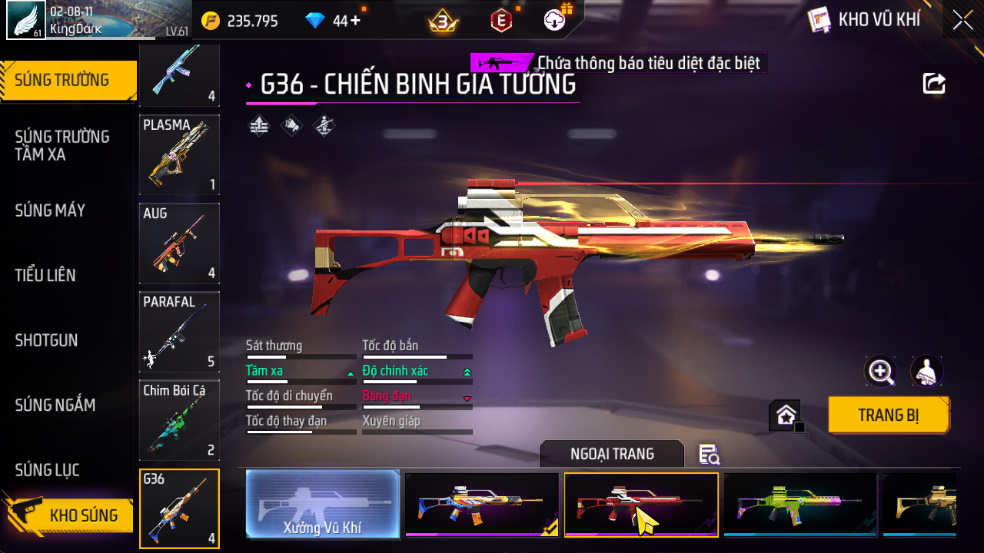Viewport: 984px width, 553px height.
Task: Open the SÚNG MÁY category
Action: tap(50, 210)
